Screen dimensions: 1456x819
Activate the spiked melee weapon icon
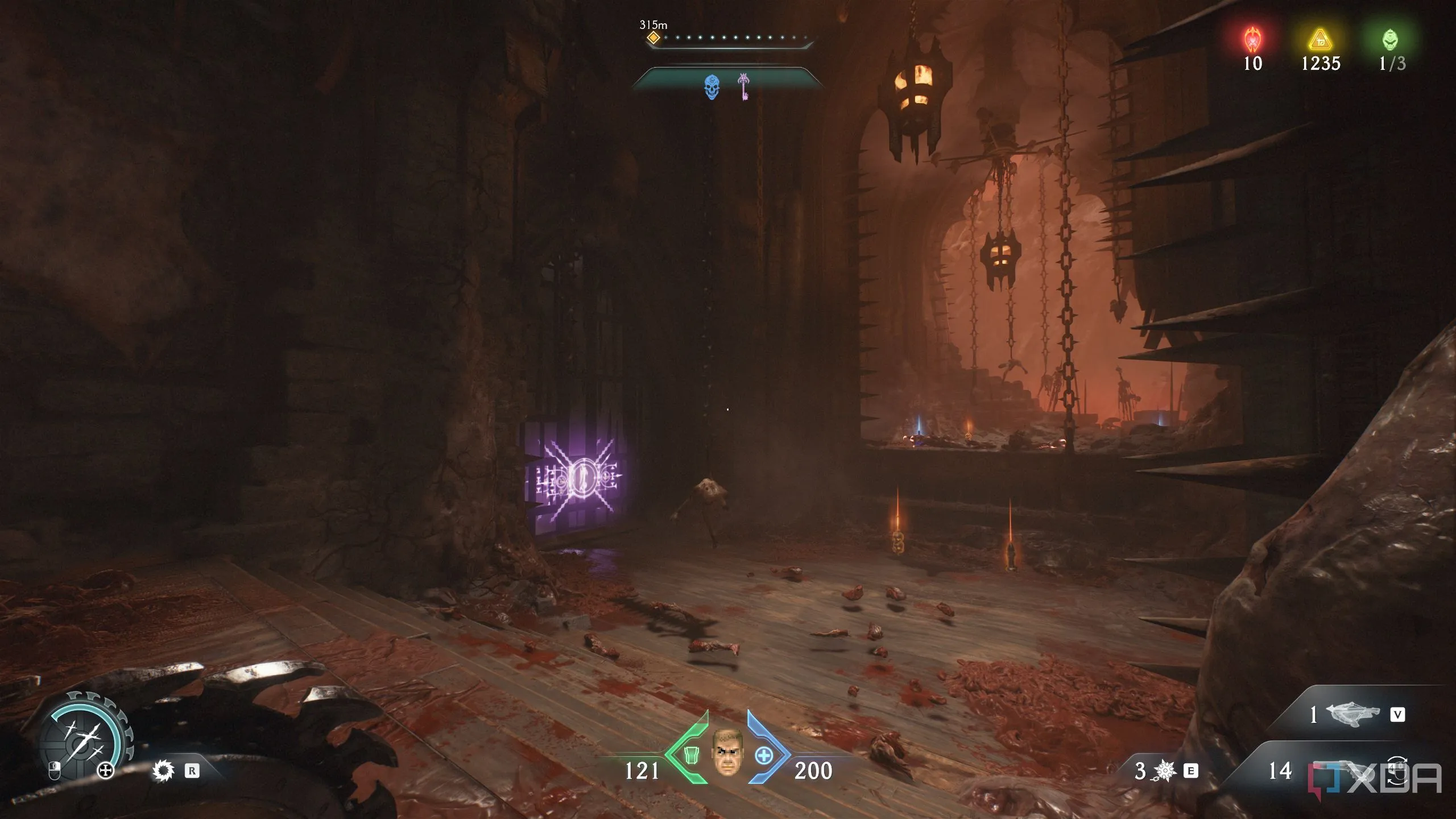[1165, 771]
